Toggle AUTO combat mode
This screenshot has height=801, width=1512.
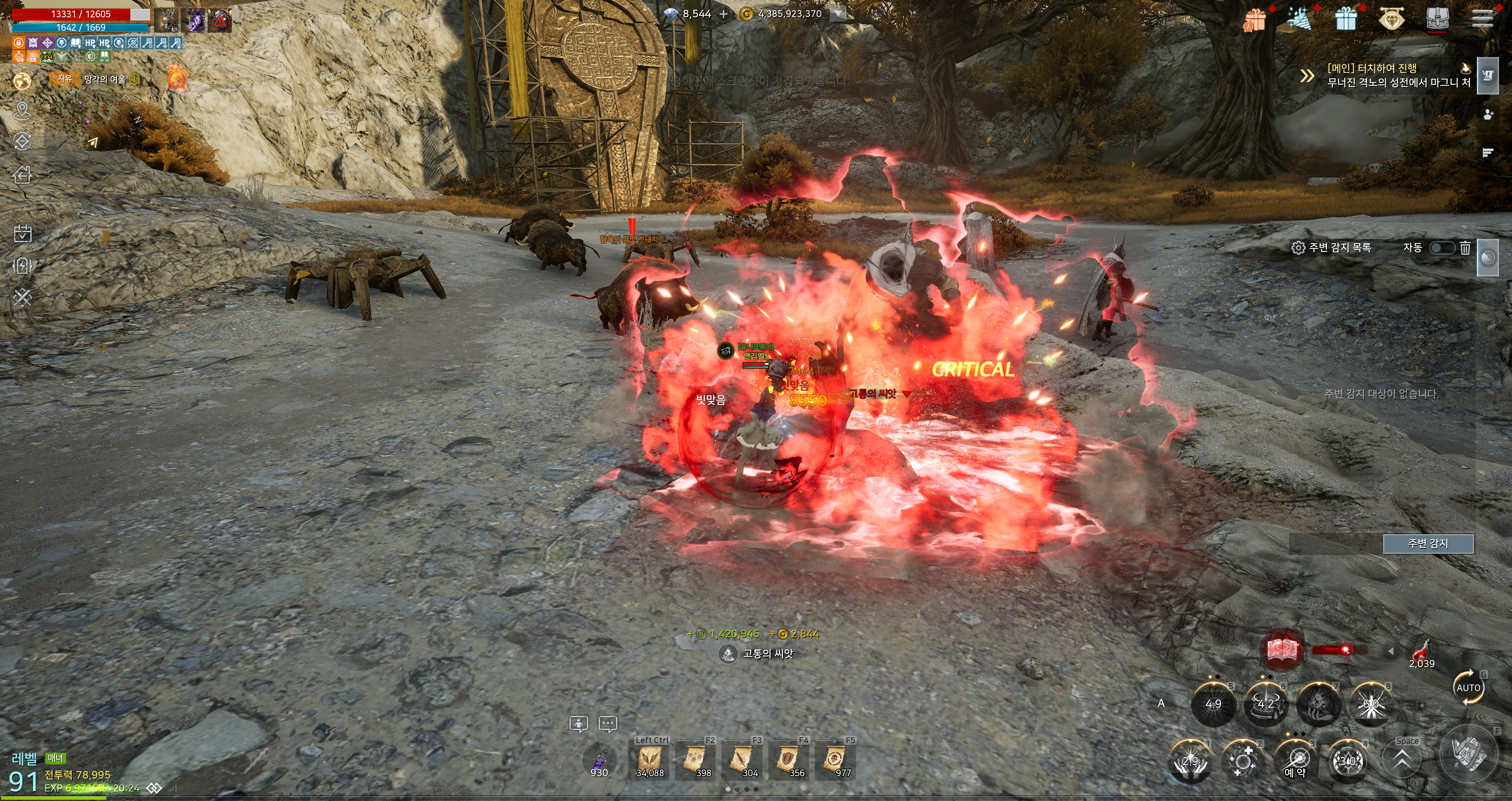(1468, 688)
